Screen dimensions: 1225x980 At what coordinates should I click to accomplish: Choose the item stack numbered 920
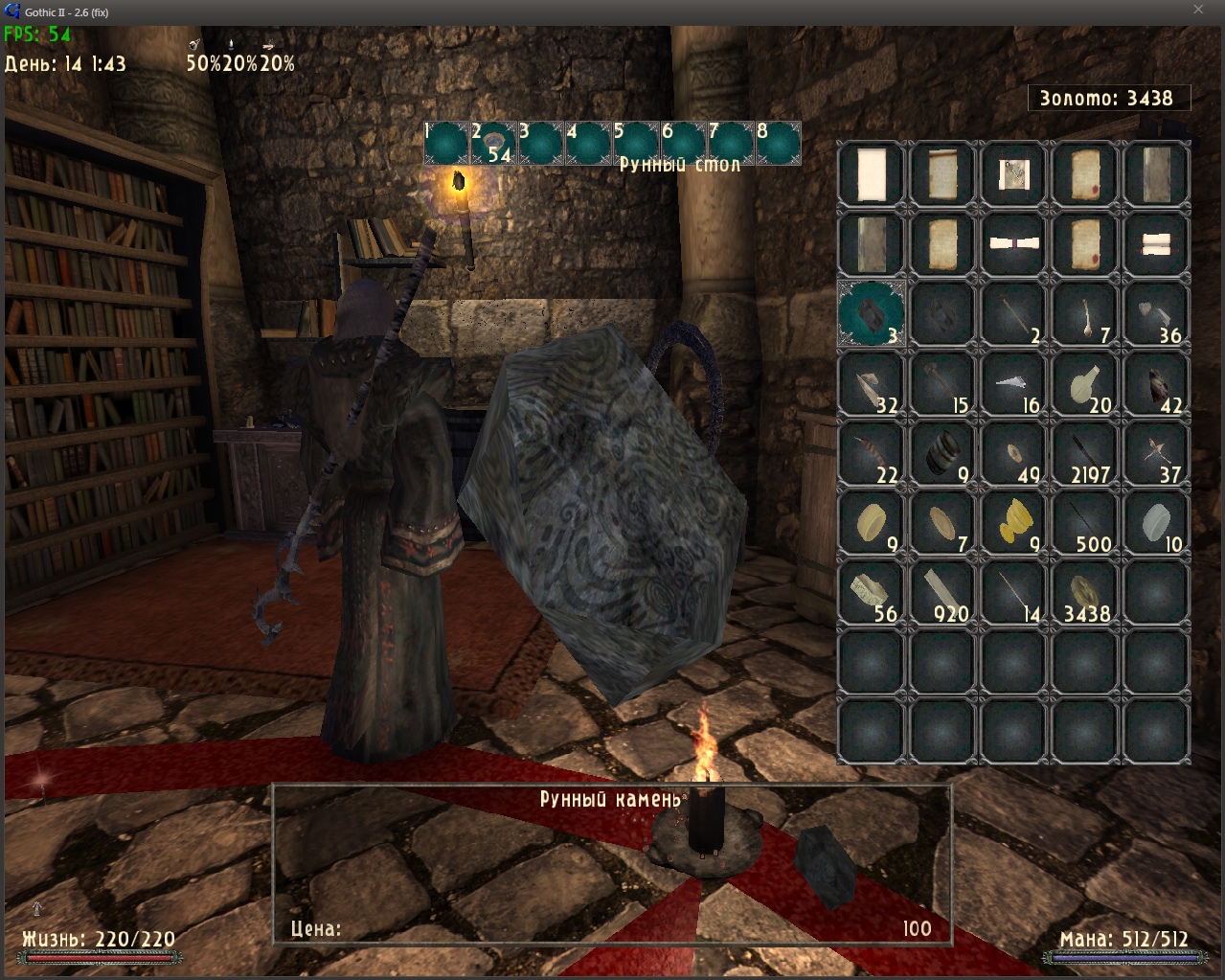point(941,591)
